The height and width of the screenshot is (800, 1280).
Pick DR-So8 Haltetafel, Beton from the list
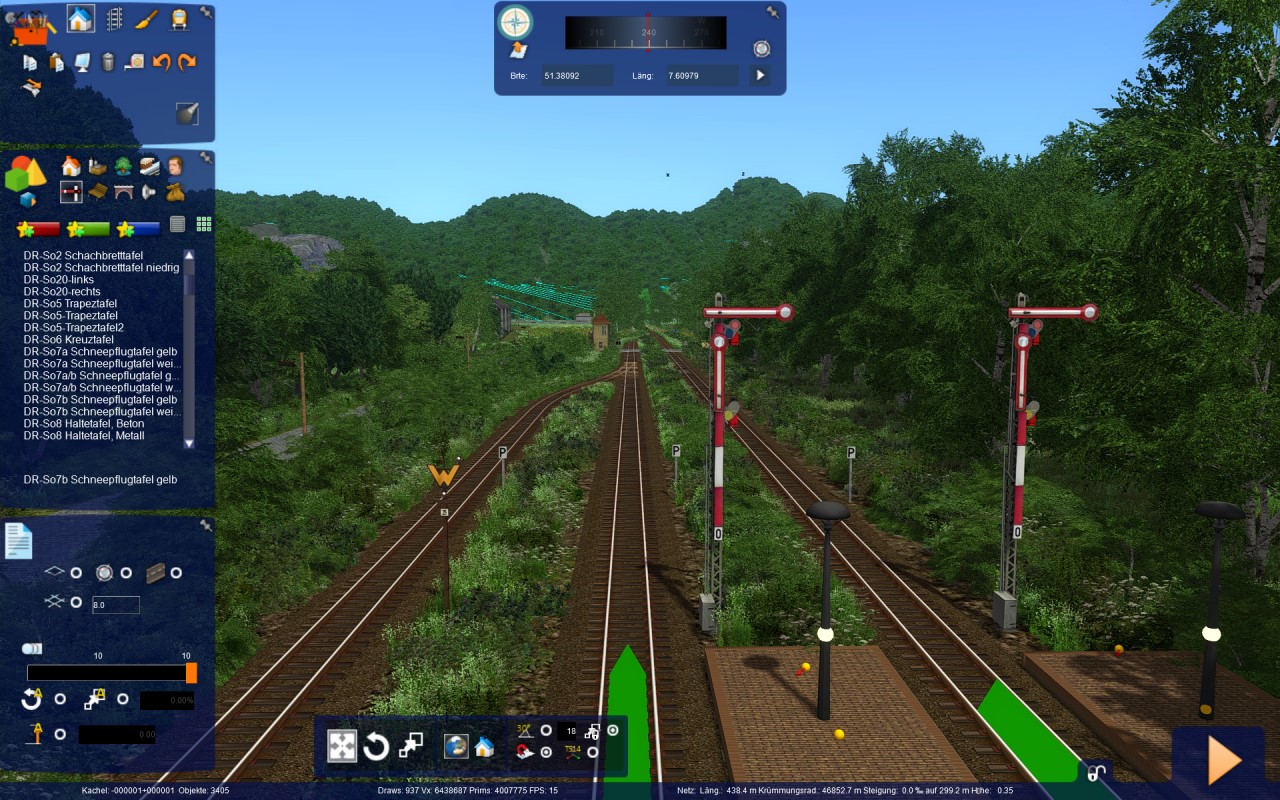tap(84, 424)
